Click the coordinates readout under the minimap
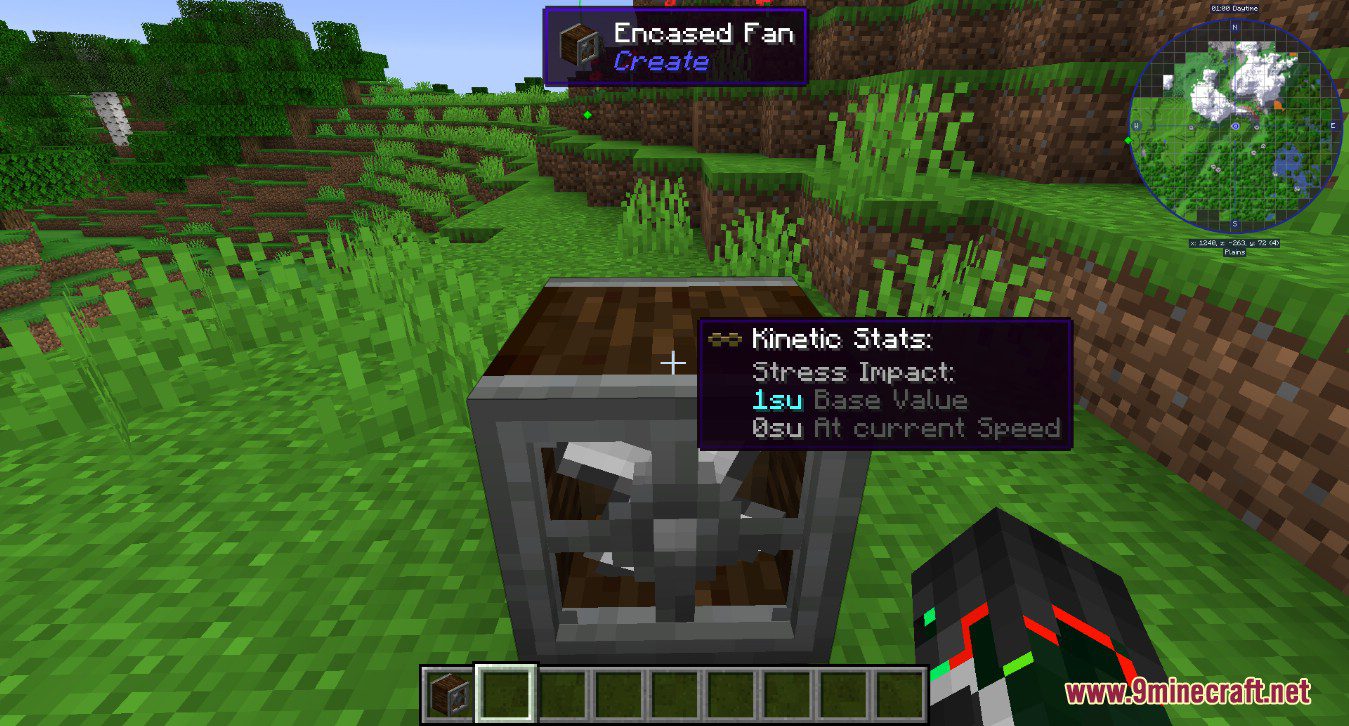Image resolution: width=1349 pixels, height=726 pixels. 1234,244
